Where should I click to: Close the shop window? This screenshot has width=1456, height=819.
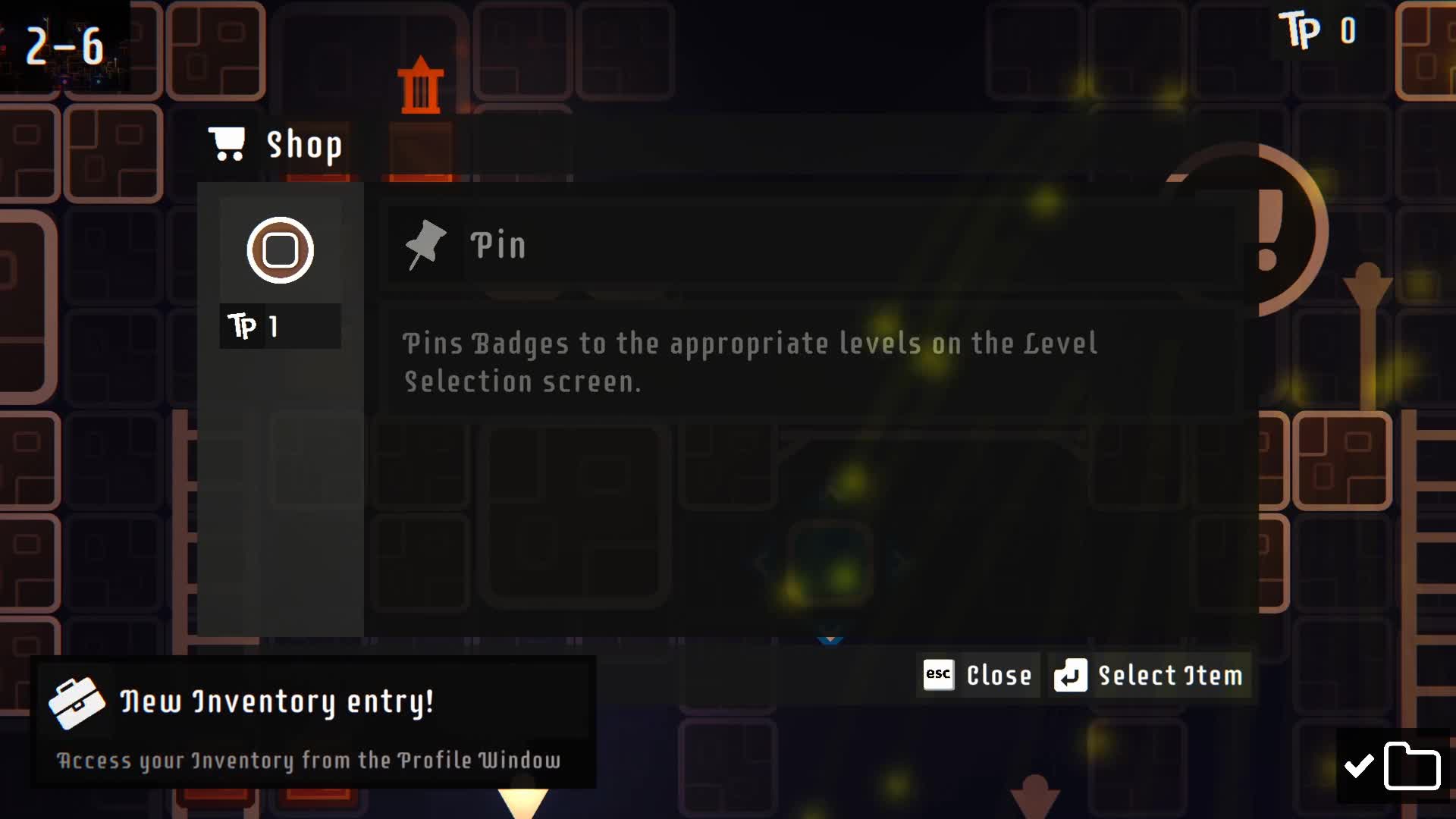(977, 675)
